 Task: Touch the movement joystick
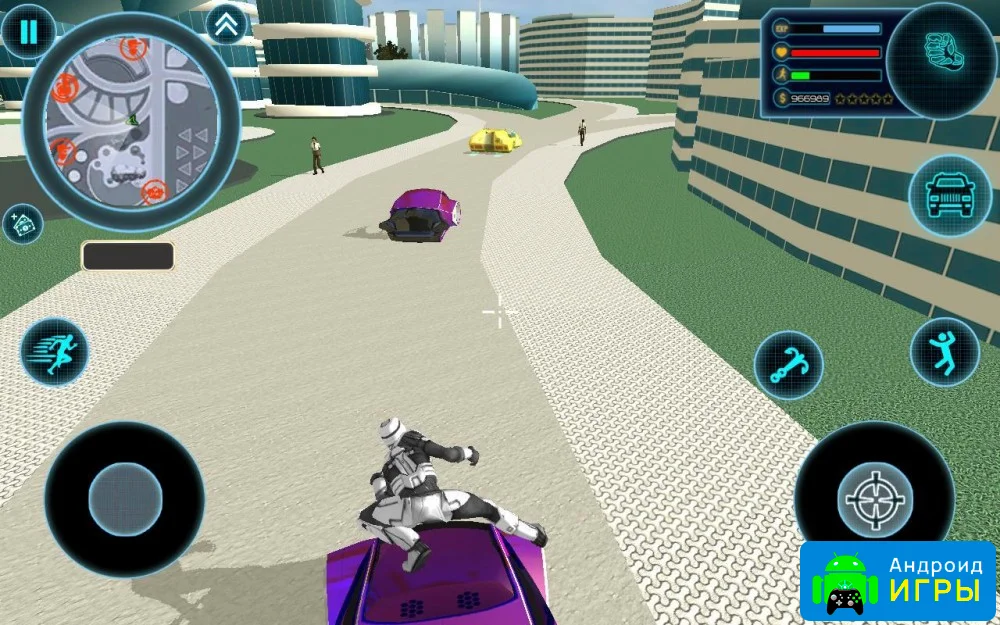[x=125, y=498]
